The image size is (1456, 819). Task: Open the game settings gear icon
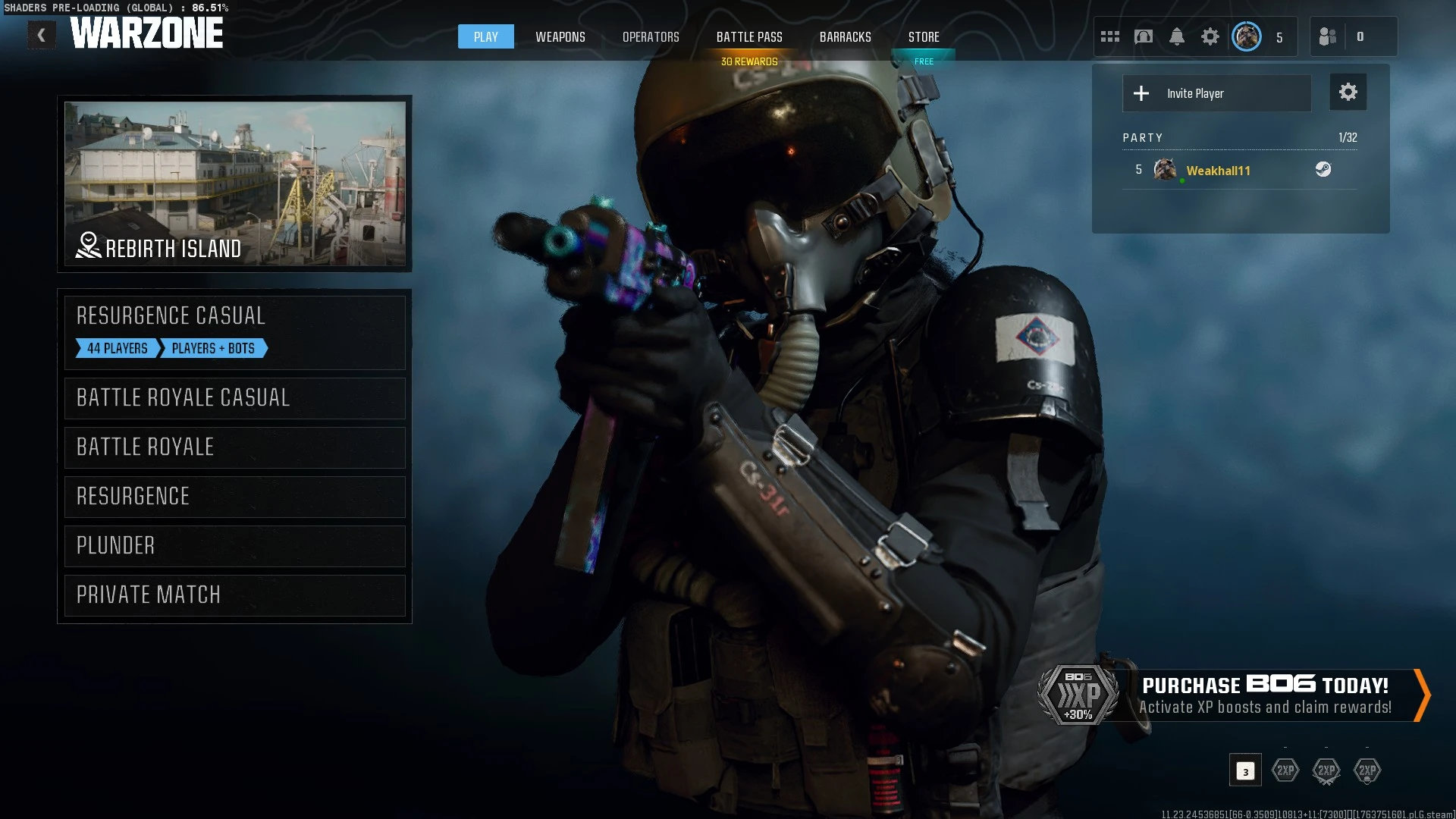[x=1211, y=36]
